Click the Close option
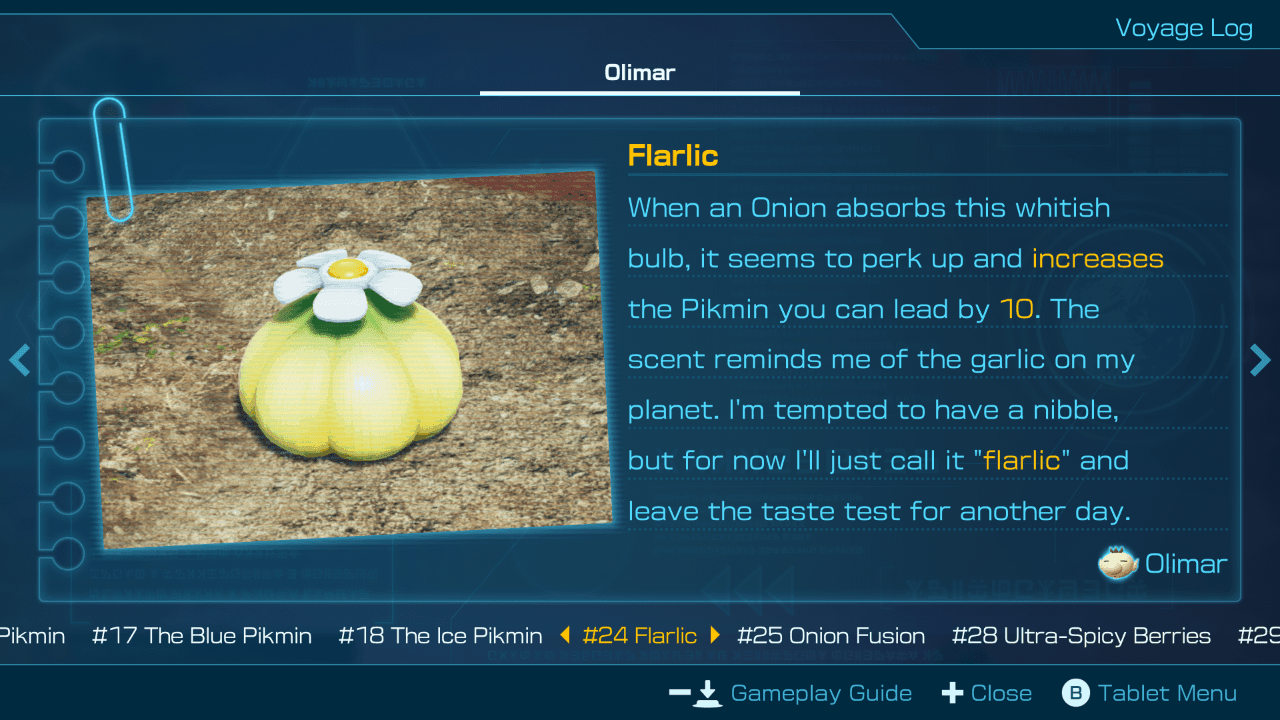1280x720 pixels. pyautogui.click(x=1000, y=692)
